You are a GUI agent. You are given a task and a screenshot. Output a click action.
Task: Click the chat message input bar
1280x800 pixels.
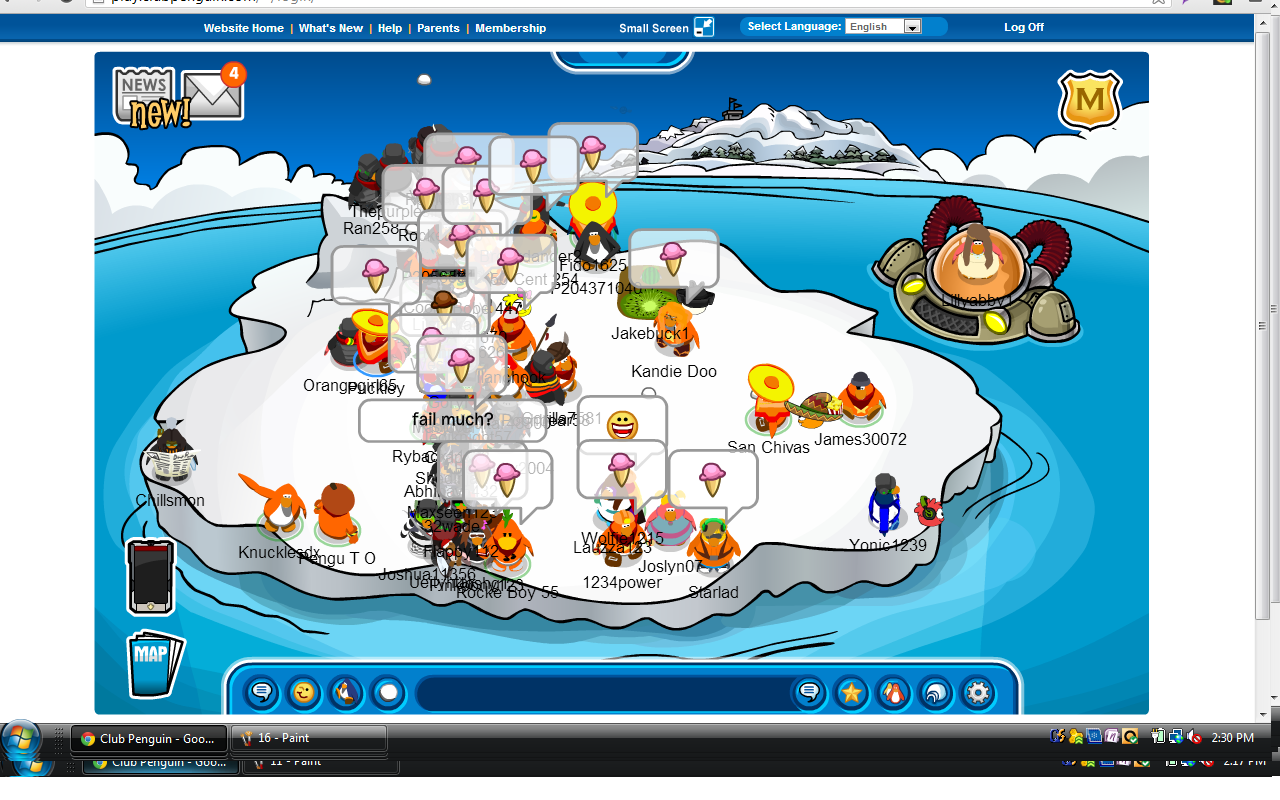pos(600,692)
